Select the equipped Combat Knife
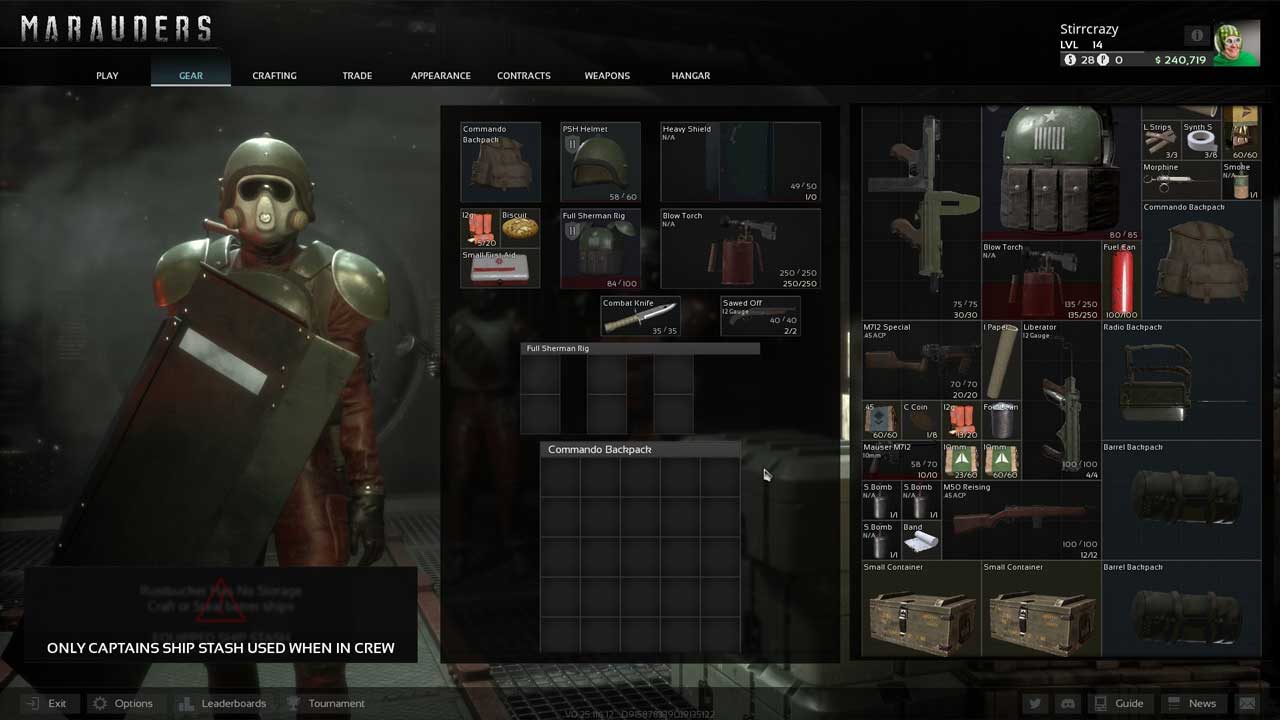Image resolution: width=1280 pixels, height=720 pixels. pyautogui.click(x=640, y=316)
